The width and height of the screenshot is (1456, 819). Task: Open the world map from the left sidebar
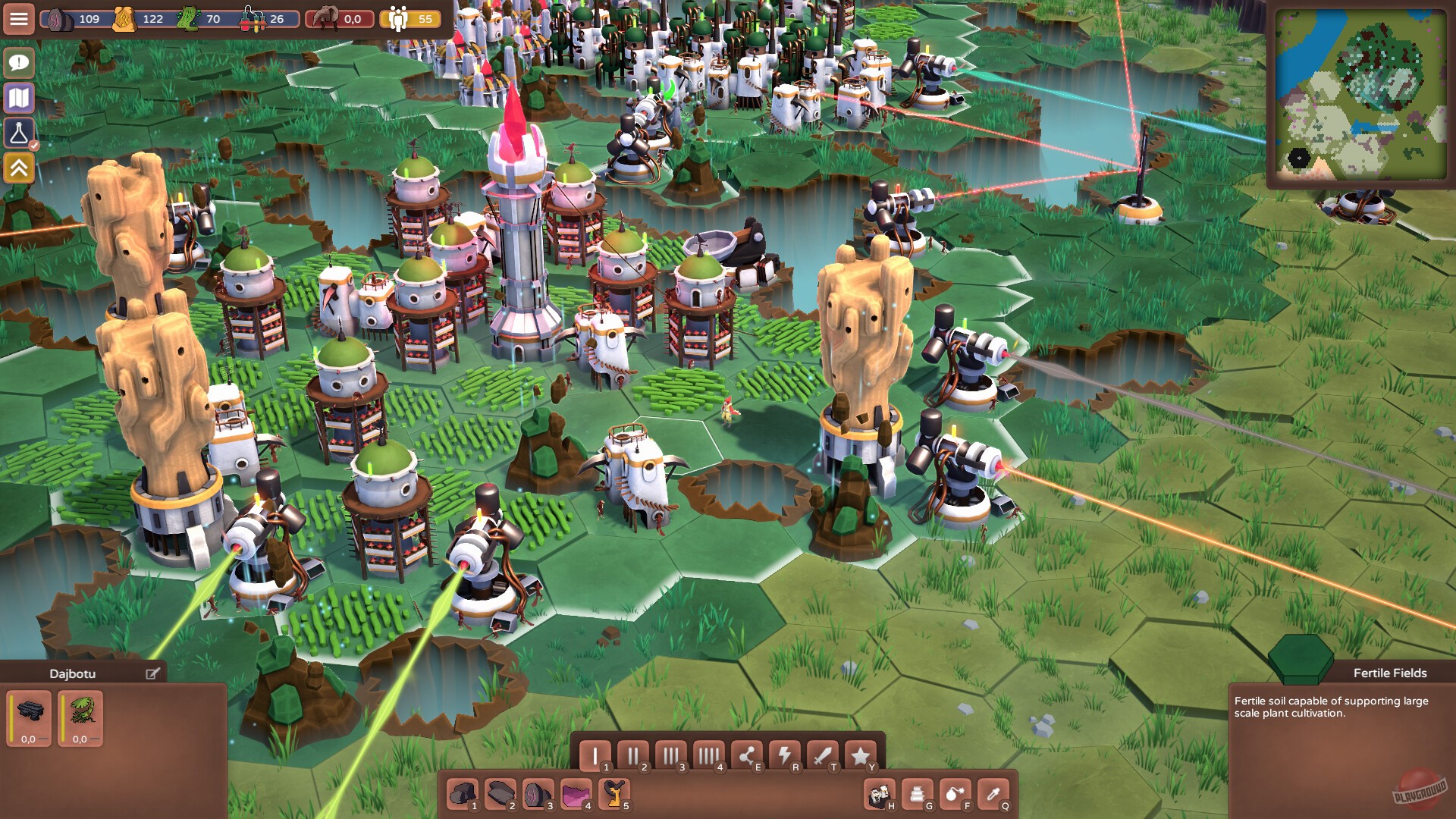click(19, 97)
